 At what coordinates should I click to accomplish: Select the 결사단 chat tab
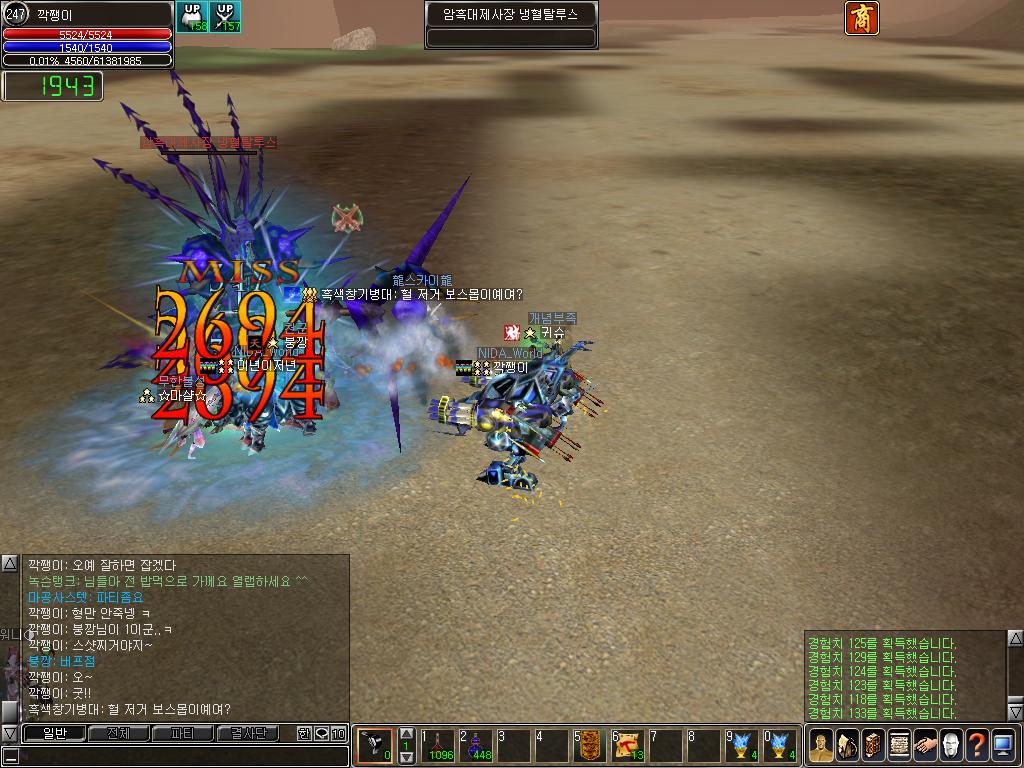(x=249, y=733)
